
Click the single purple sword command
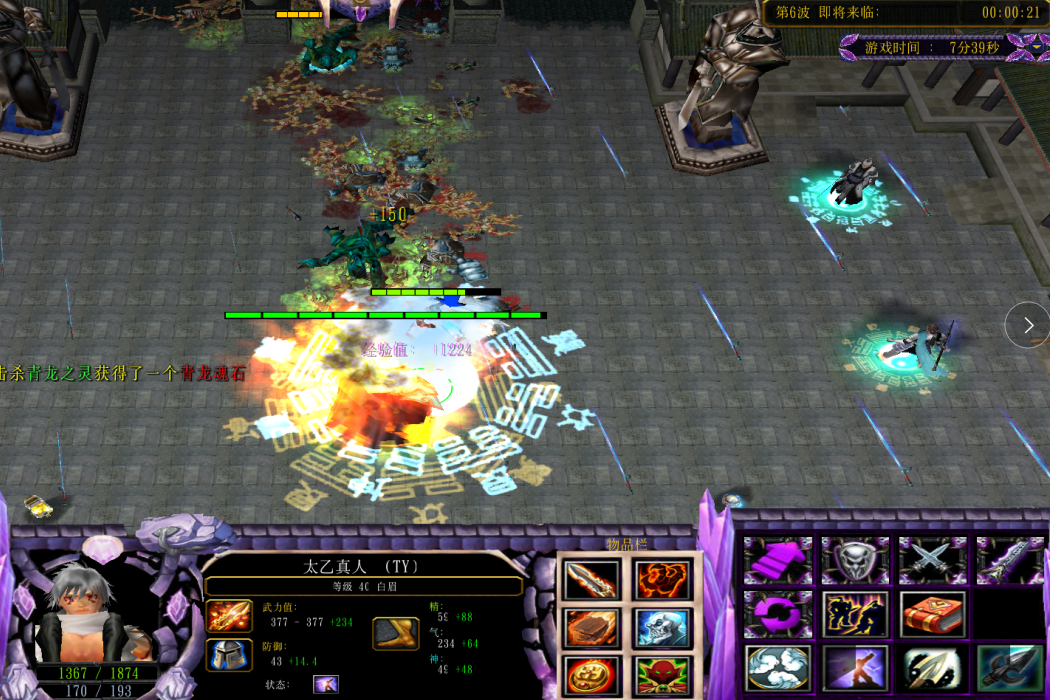[1009, 559]
